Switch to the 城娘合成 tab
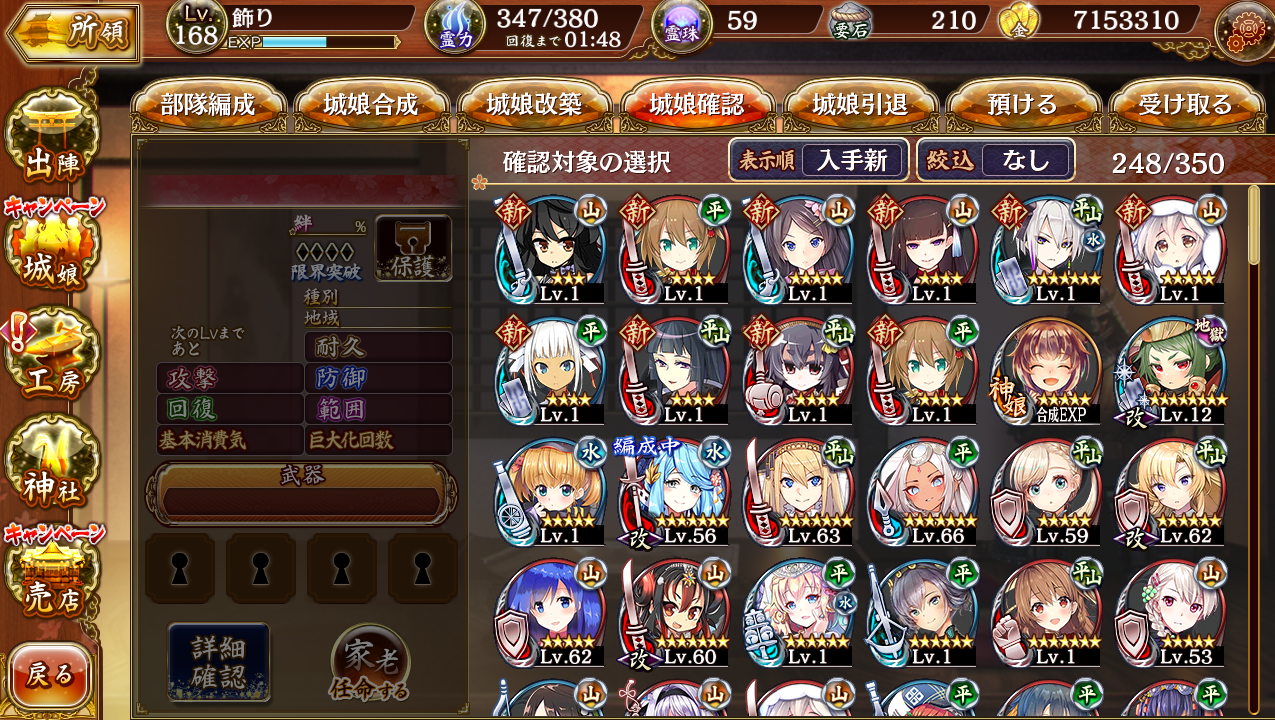 point(371,105)
